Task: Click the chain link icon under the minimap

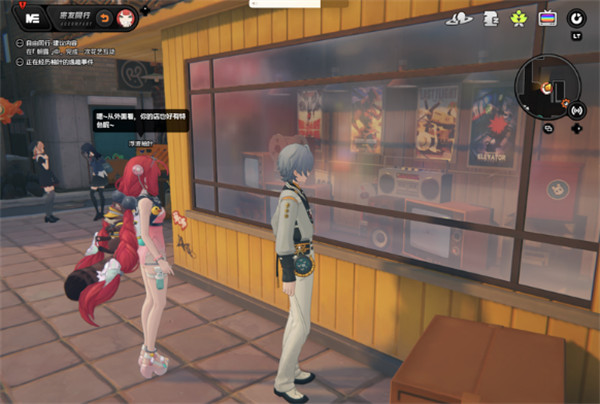Action: point(549,128)
